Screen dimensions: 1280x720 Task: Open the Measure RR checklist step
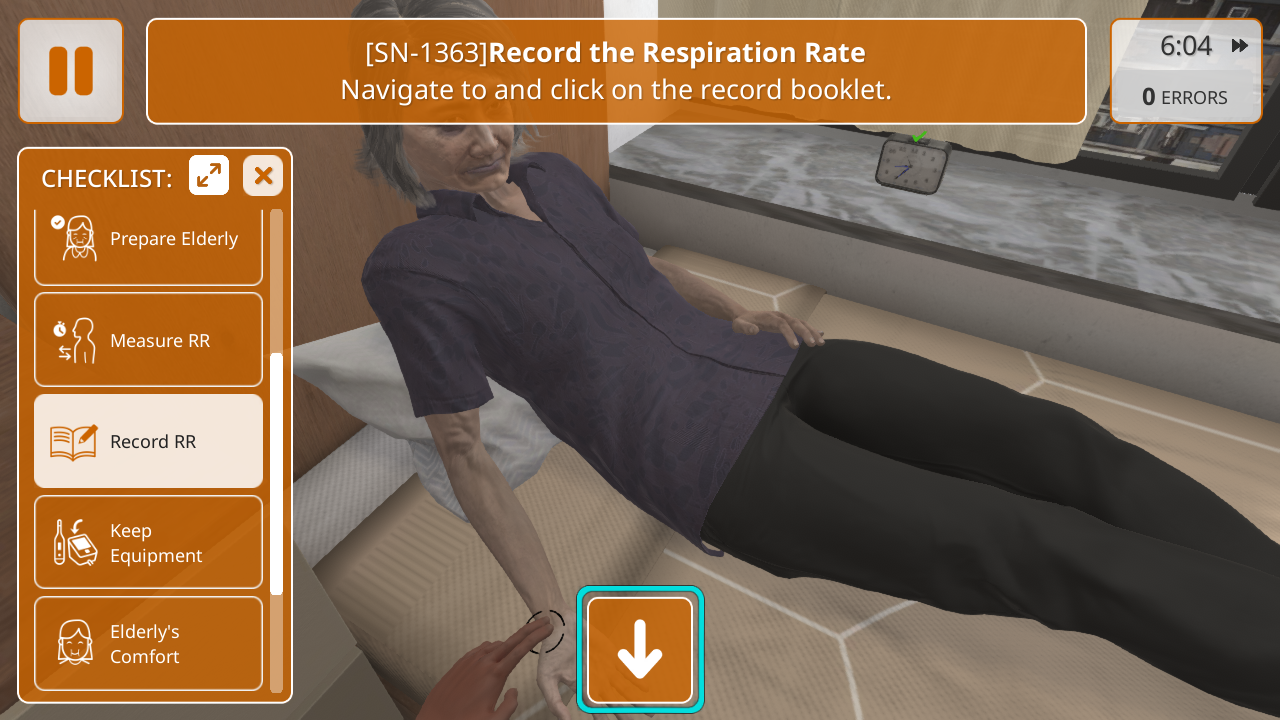148,340
